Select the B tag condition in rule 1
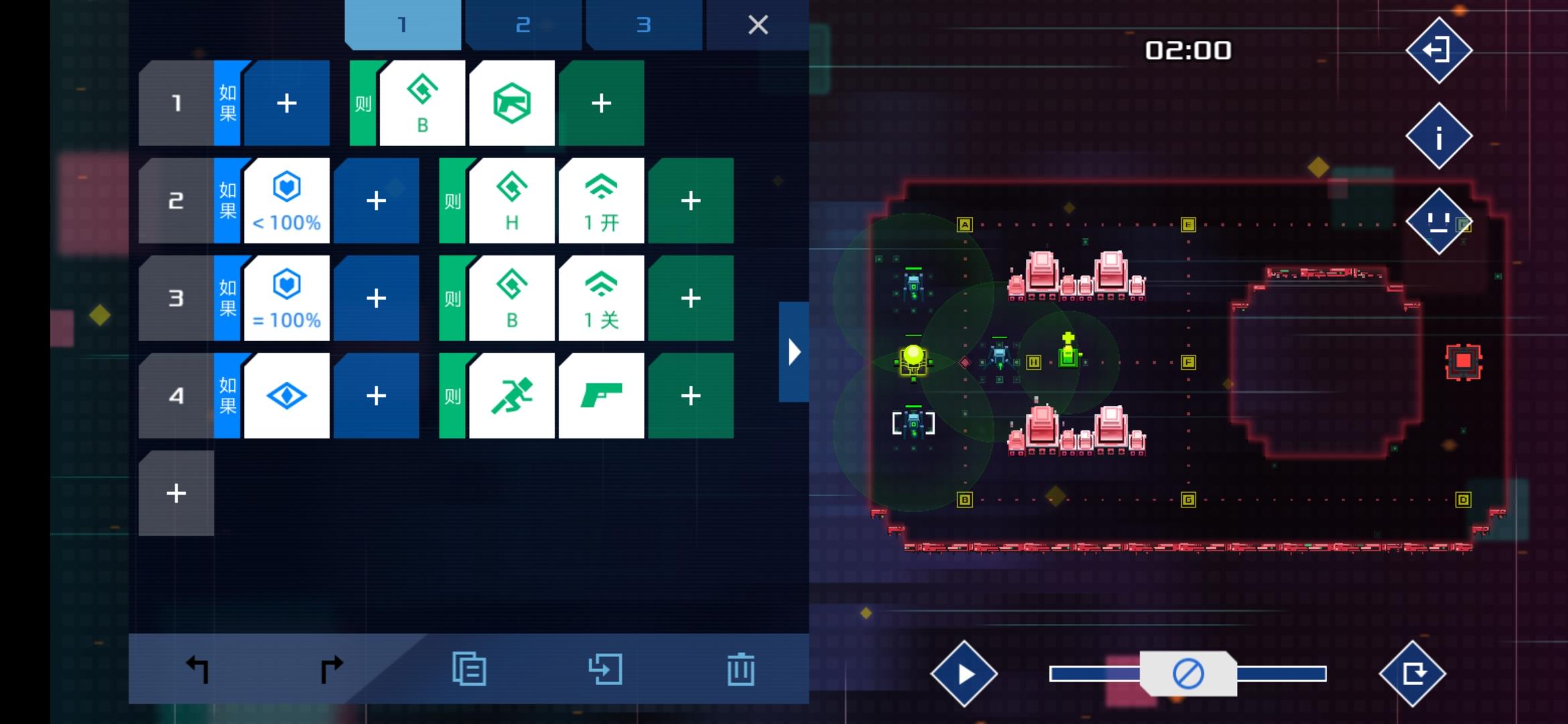The width and height of the screenshot is (1568, 724). [421, 103]
